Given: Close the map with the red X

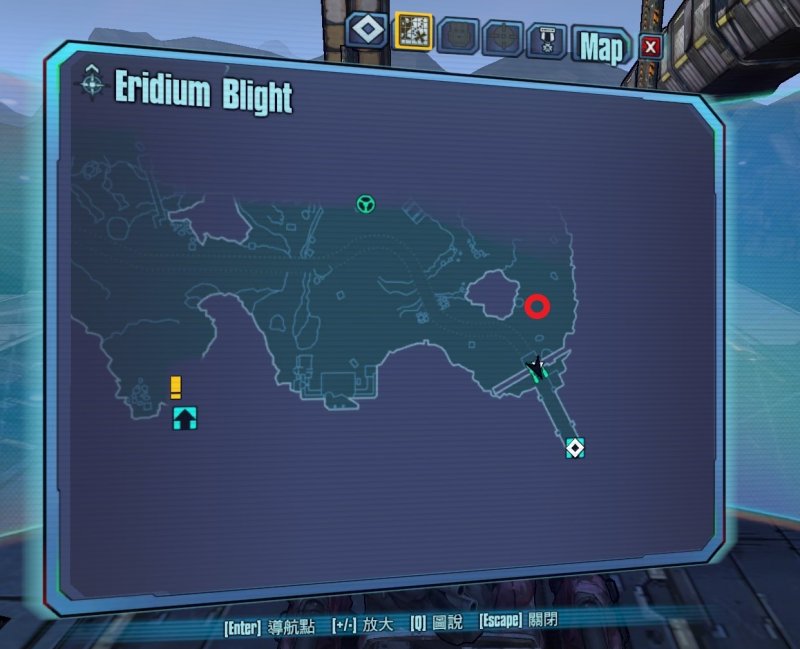Looking at the screenshot, I should 651,46.
